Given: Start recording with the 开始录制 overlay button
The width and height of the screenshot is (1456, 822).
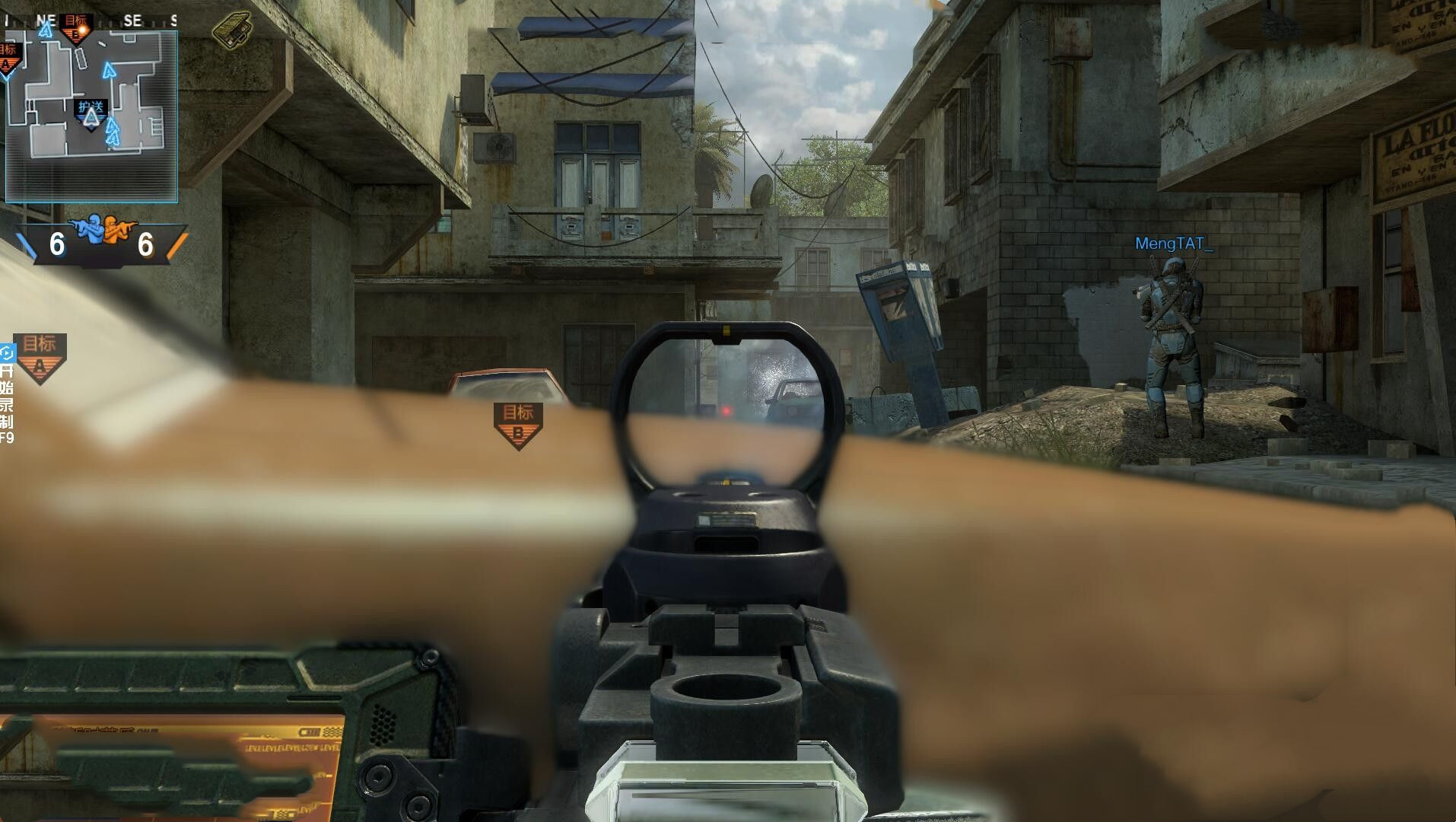Looking at the screenshot, I should pos(7,396).
